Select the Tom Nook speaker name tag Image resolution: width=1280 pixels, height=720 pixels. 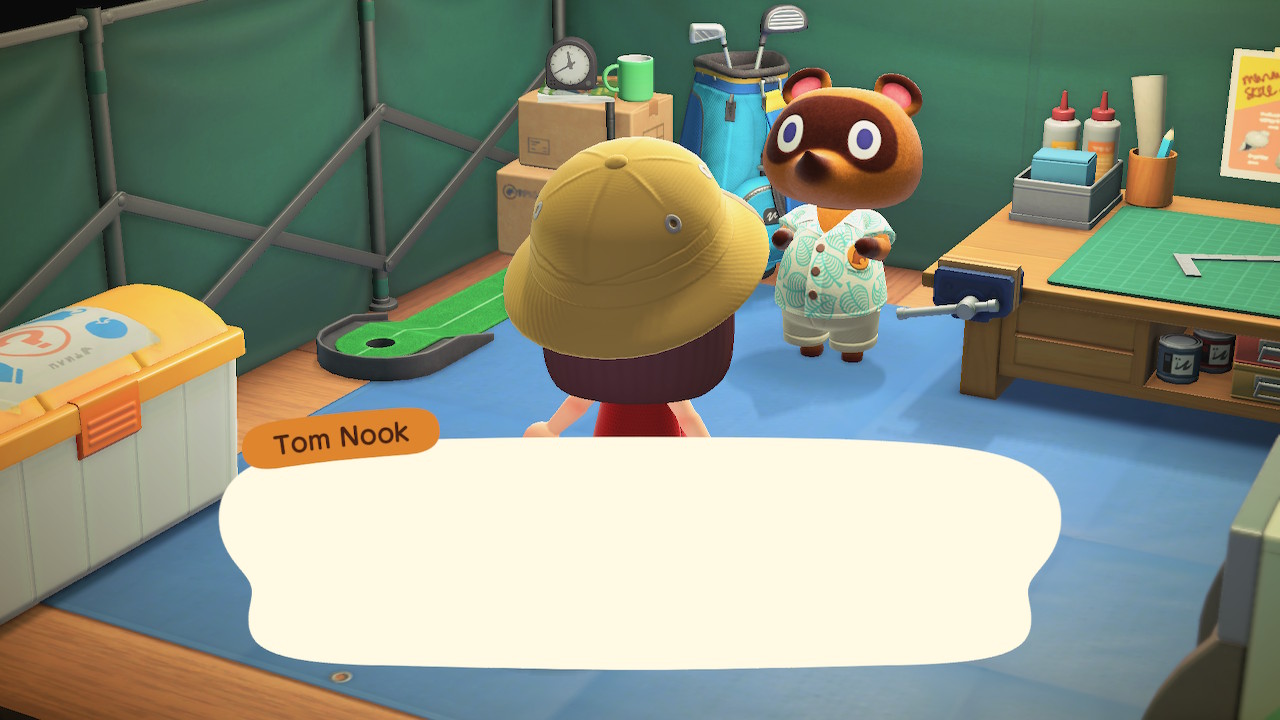click(341, 438)
